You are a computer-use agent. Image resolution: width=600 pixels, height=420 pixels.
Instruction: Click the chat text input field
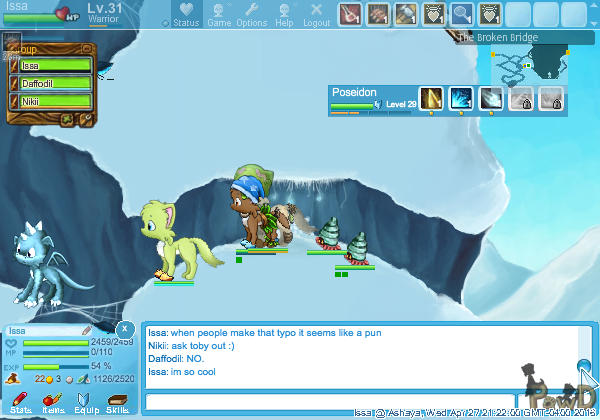pos(360,402)
